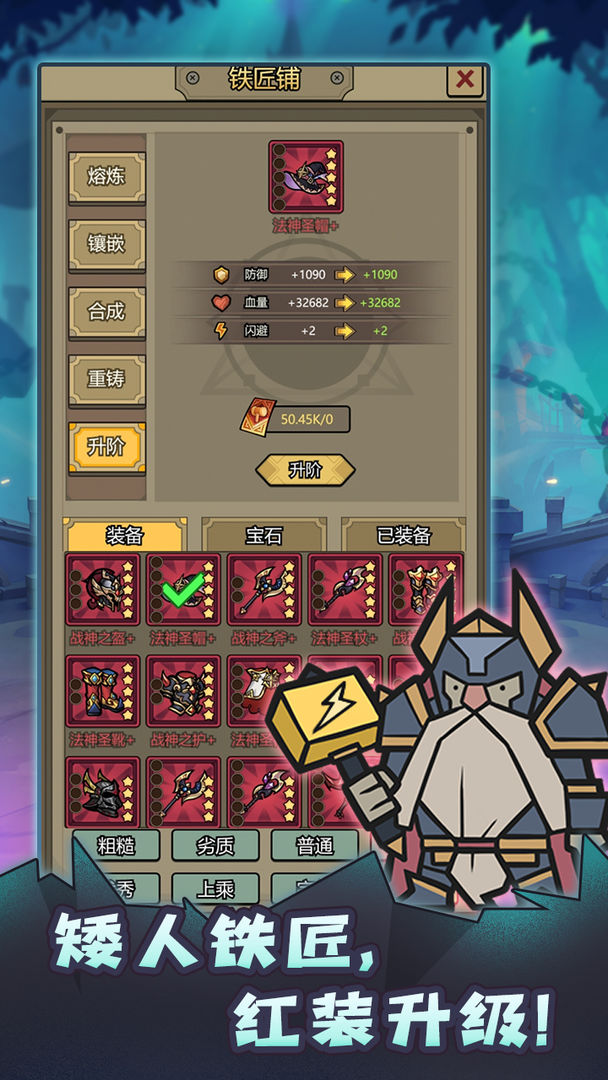The width and height of the screenshot is (608, 1080).
Task: Select the 升阶 side menu entry
Action: (106, 447)
